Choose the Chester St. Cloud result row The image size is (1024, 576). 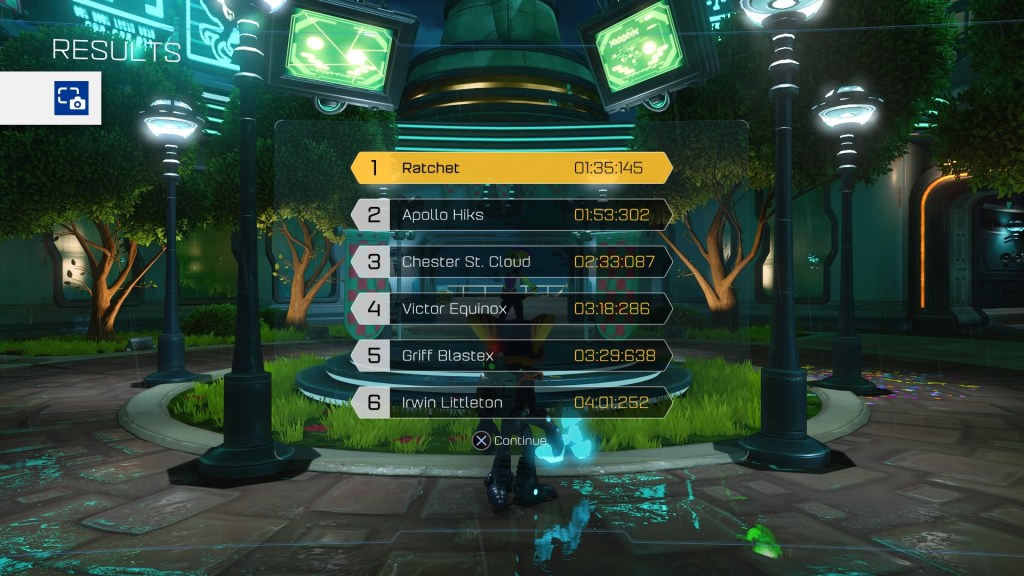tap(511, 262)
